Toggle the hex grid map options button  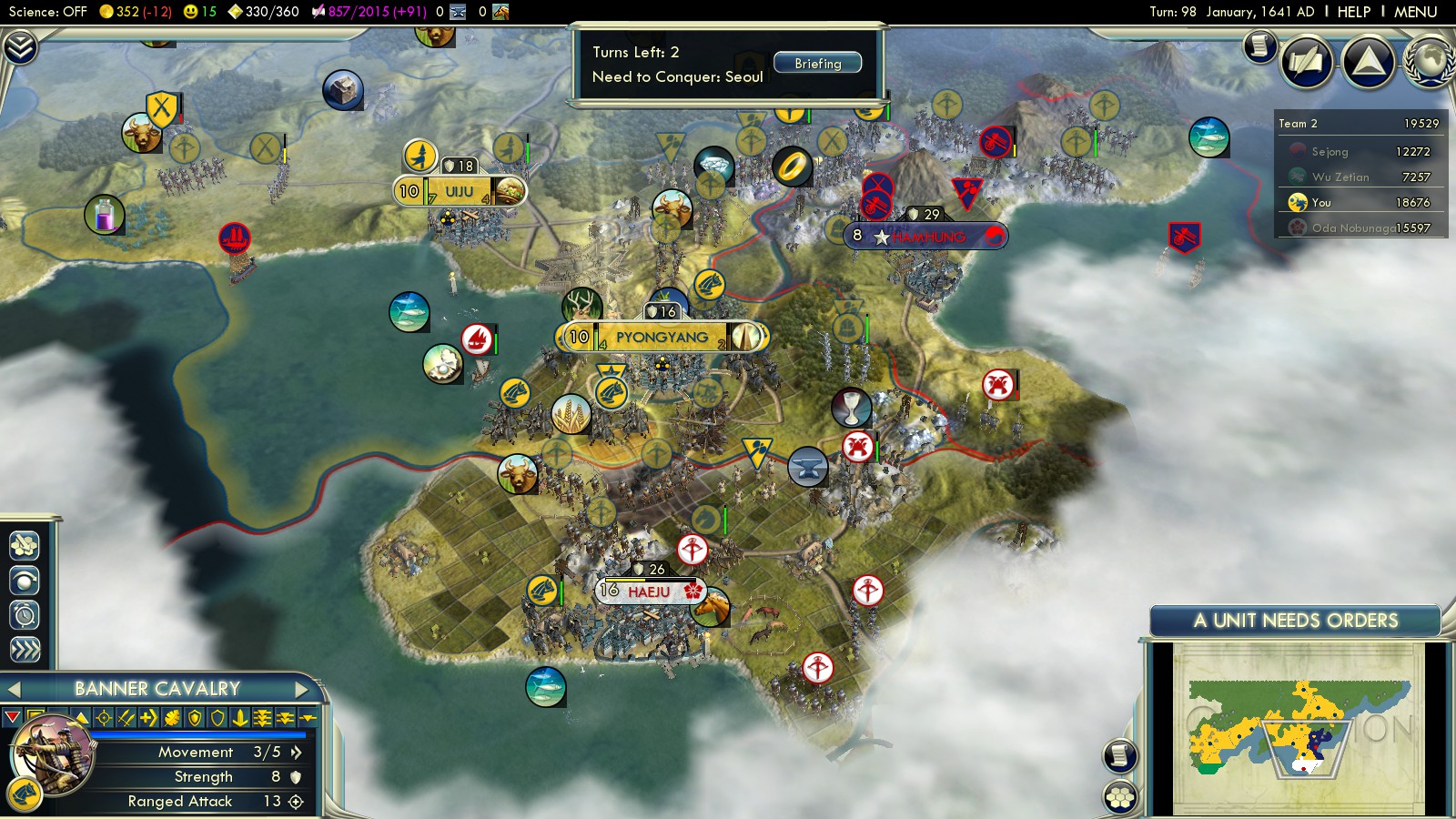(1120, 797)
